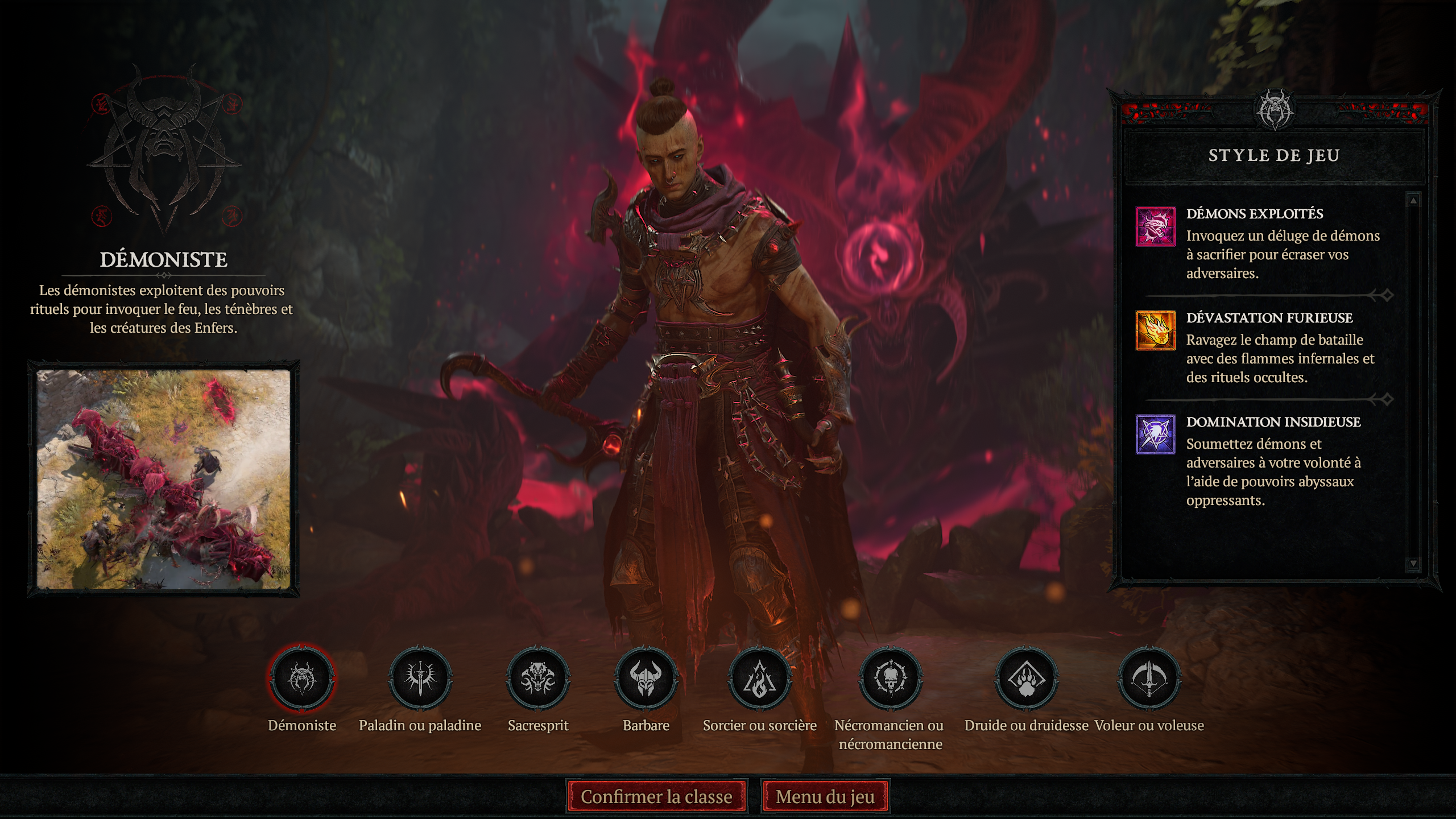The height and width of the screenshot is (819, 1456).
Task: Select the Sacresprit class icon
Action: click(537, 679)
